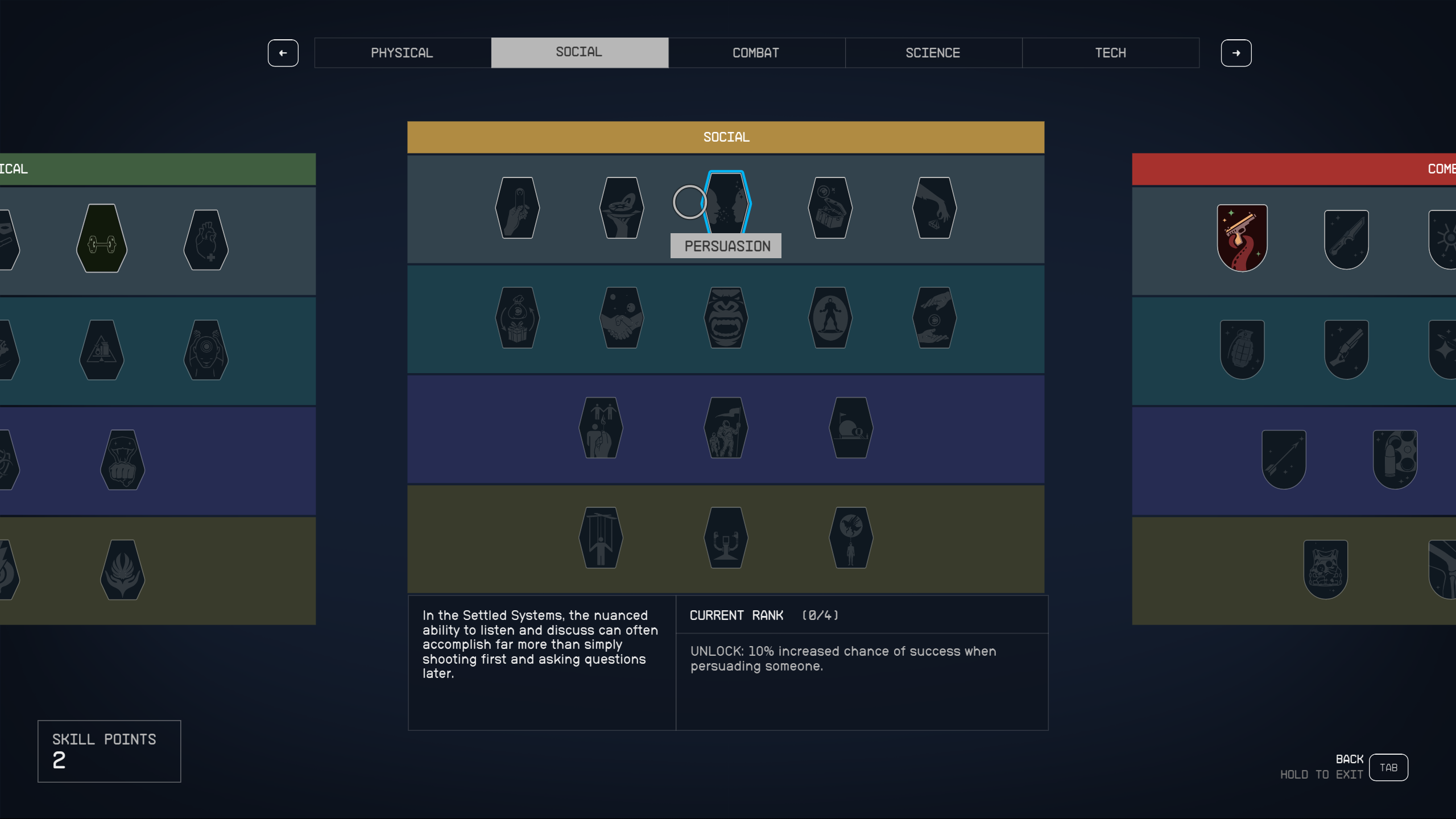Switch to the PHYSICAL tab
Viewport: 1456px width, 819px height.
pyautogui.click(x=402, y=52)
